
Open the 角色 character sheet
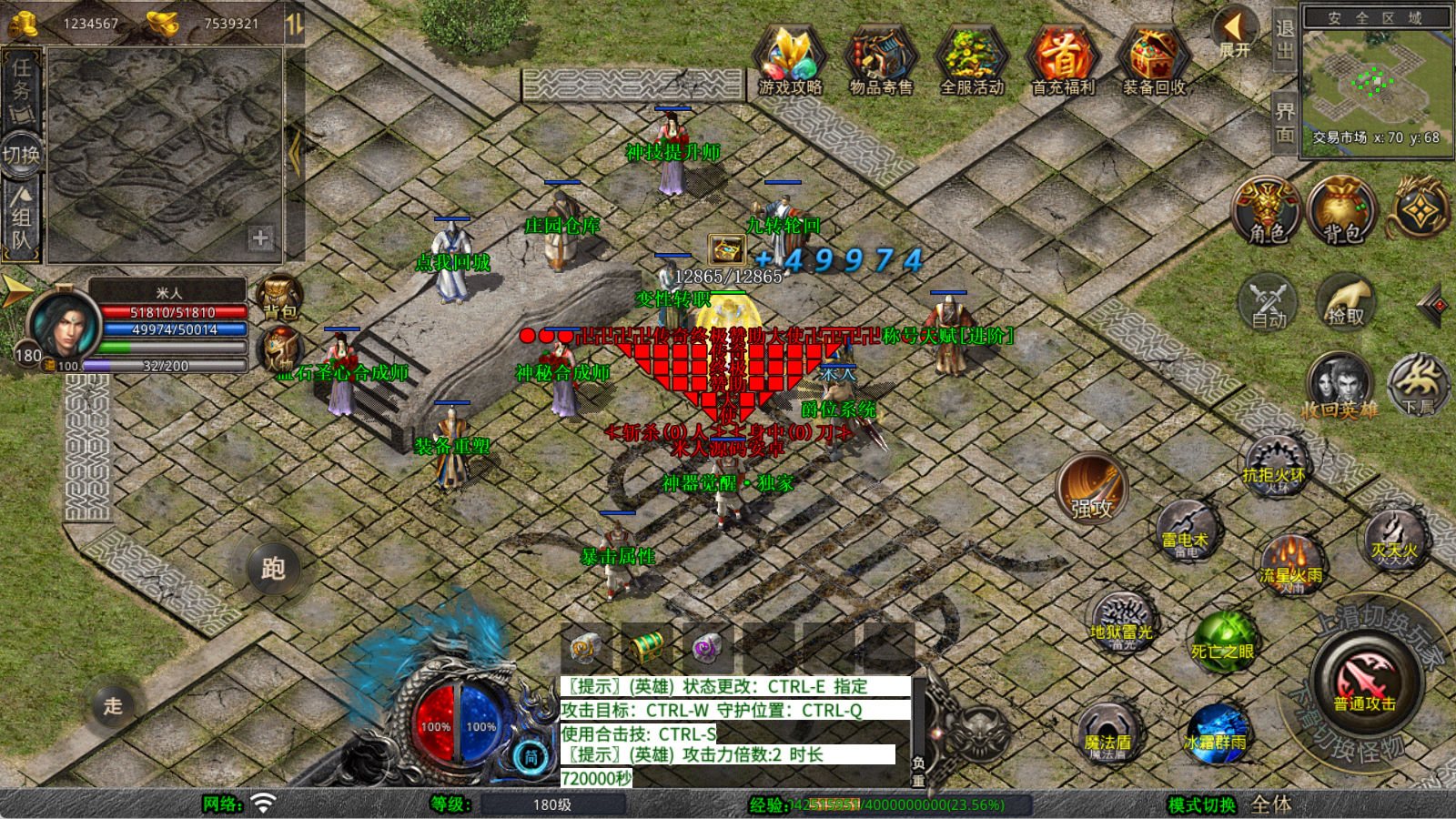coord(1267,211)
